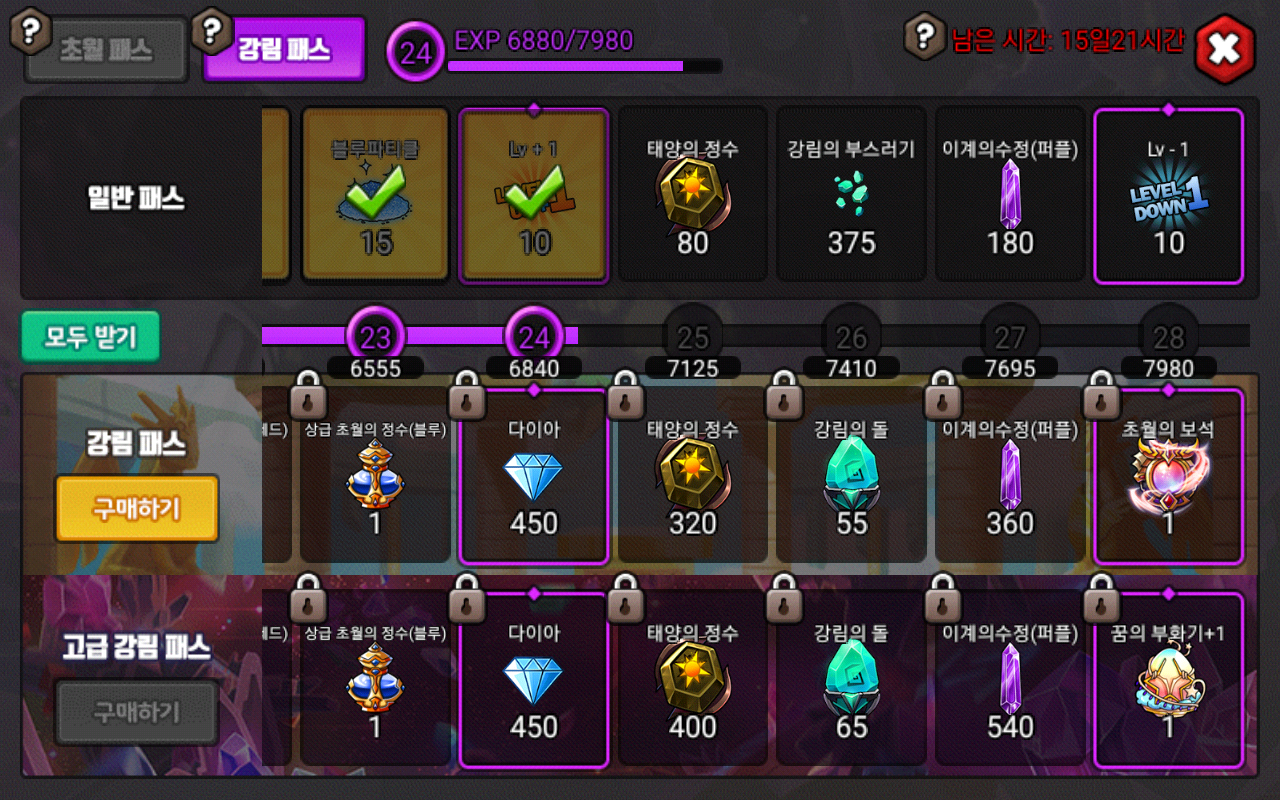
Task: Select the 강림의 돌 65 premium reward
Action: click(852, 681)
